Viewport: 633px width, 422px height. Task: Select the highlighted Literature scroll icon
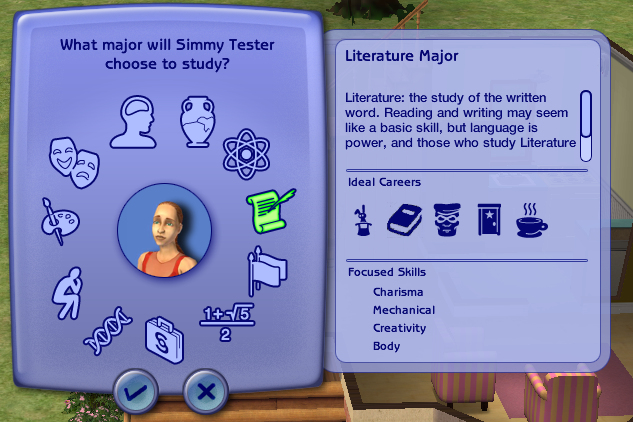pyautogui.click(x=269, y=207)
